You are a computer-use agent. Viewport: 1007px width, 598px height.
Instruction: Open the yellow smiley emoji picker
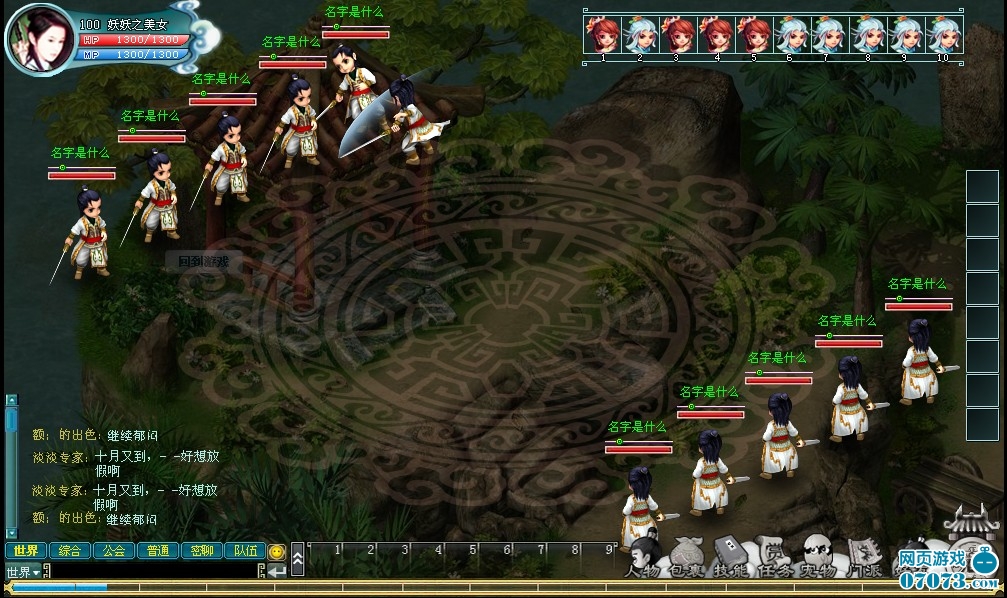coord(277,551)
